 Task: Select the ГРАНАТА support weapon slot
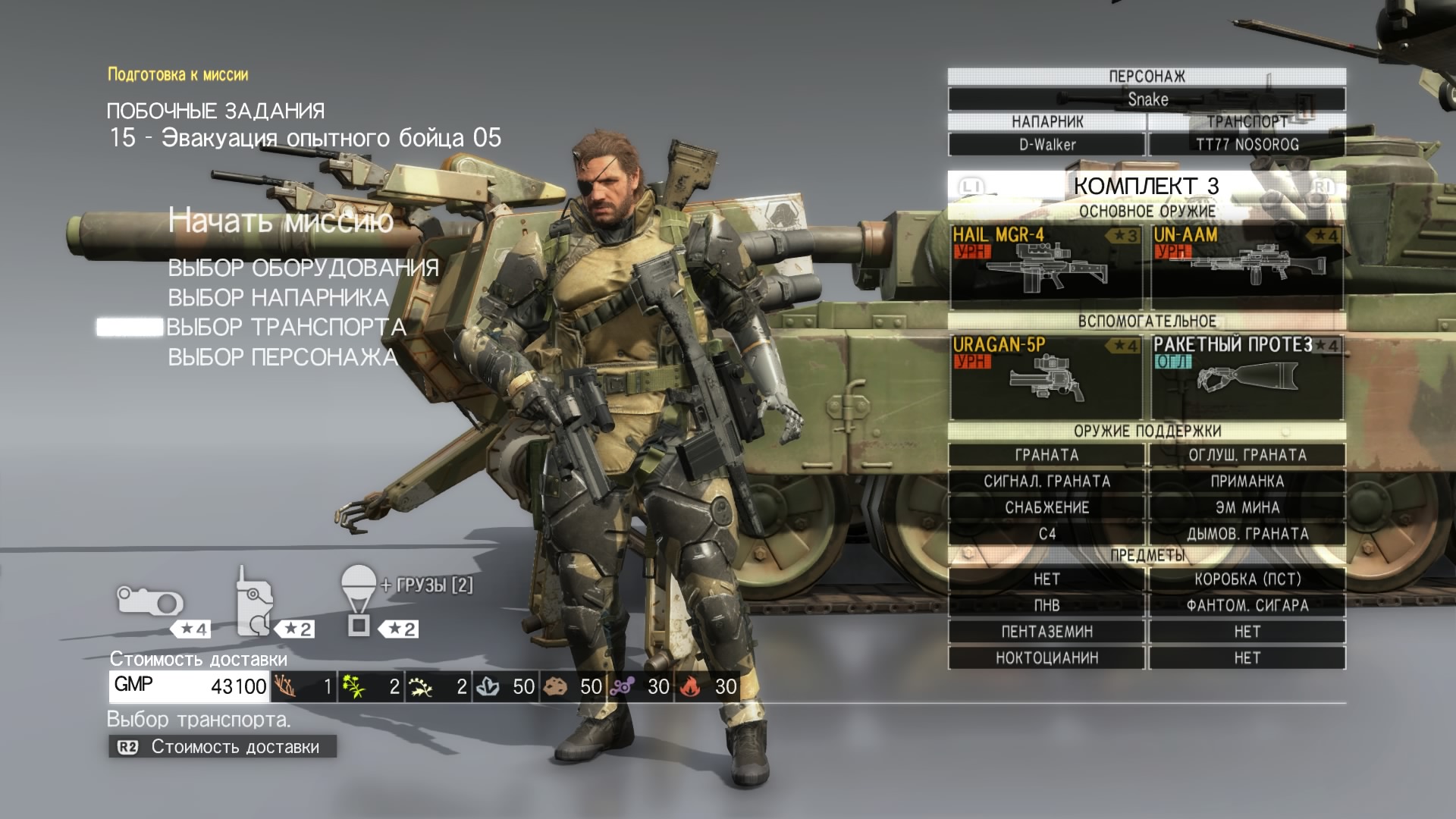(1046, 455)
